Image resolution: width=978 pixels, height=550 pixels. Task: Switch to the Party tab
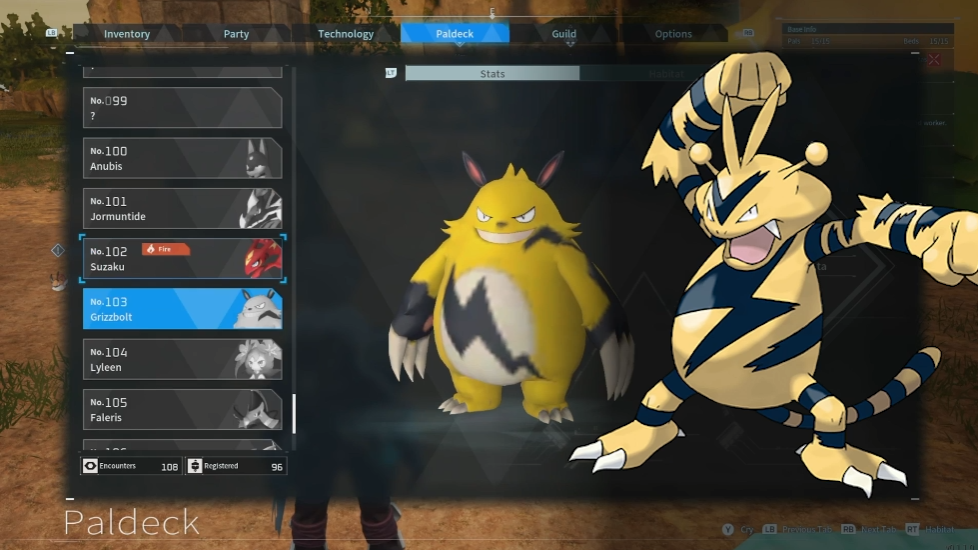tap(236, 34)
